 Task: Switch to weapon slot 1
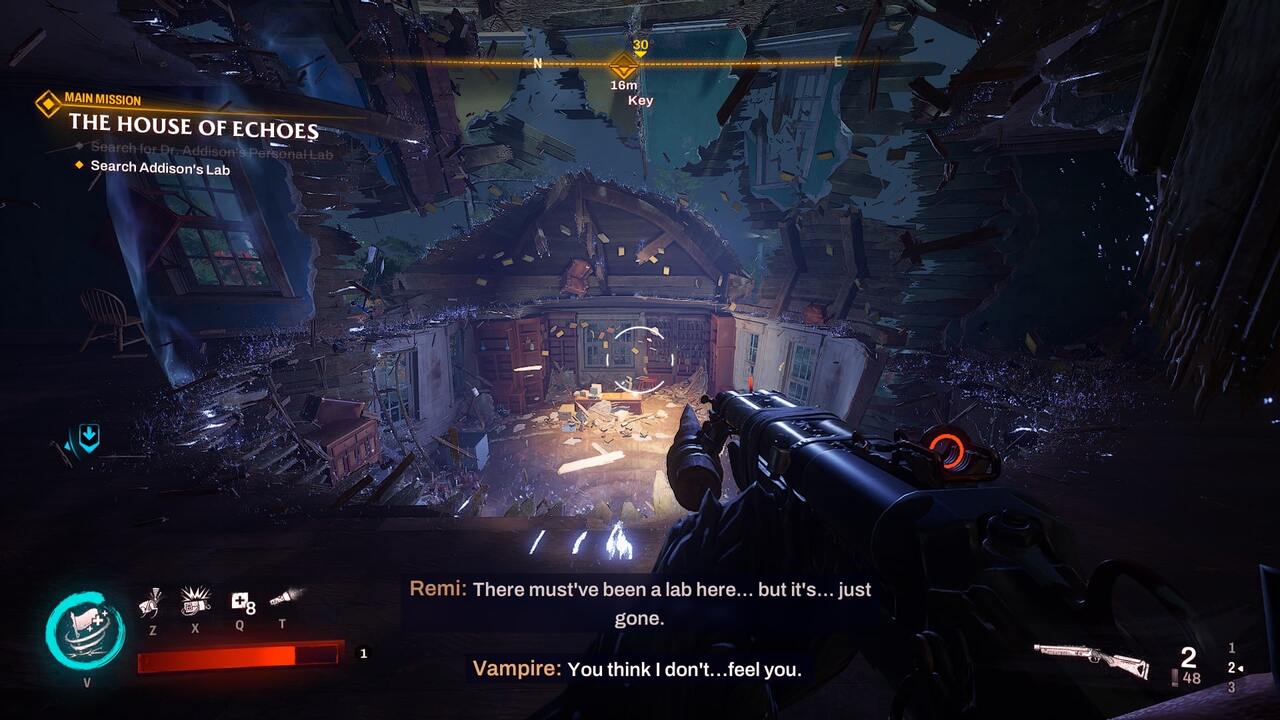(1232, 648)
